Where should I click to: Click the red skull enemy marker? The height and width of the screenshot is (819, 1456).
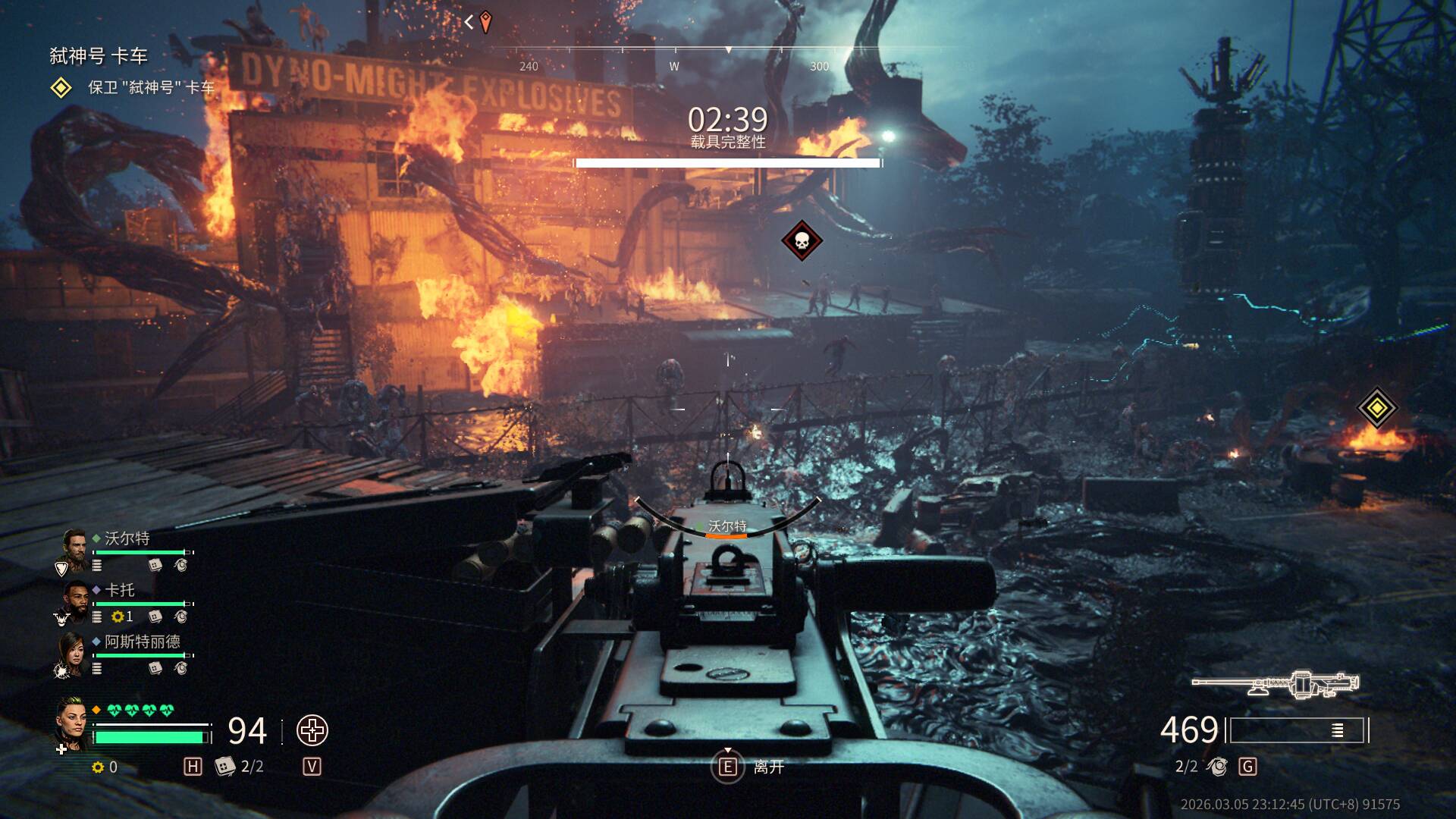coord(802,241)
